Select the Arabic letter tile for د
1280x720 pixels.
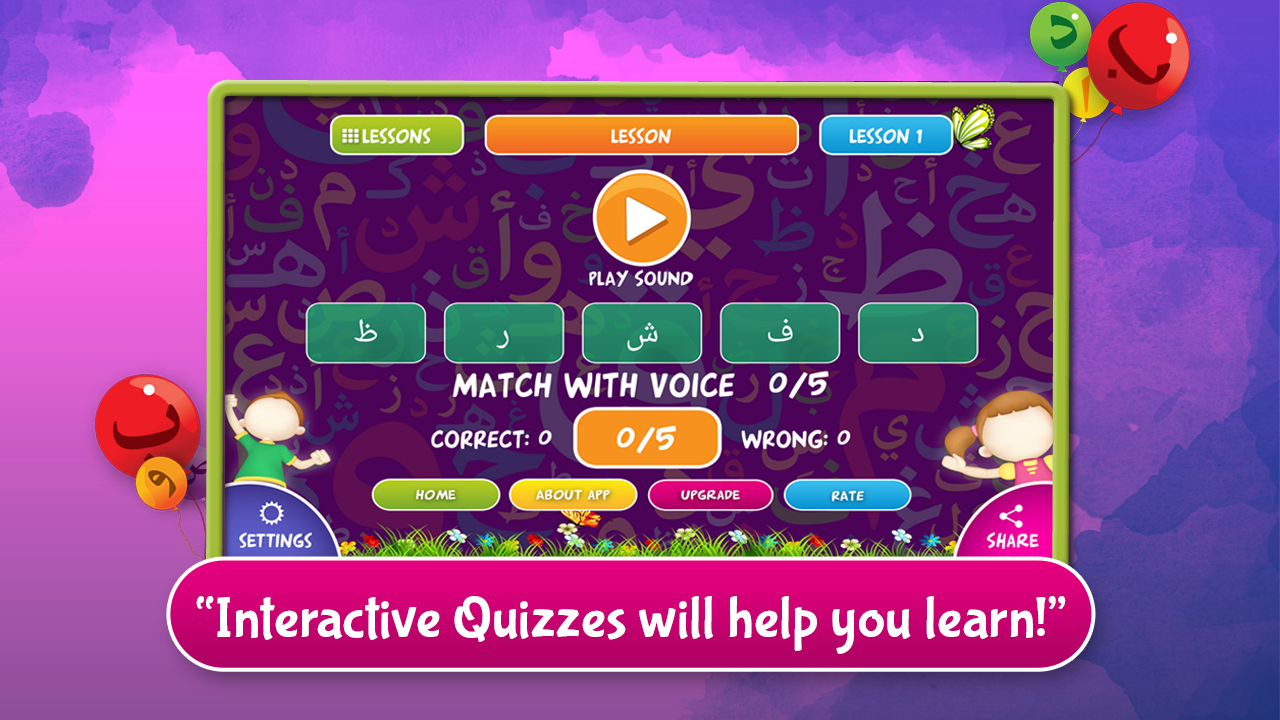point(919,332)
